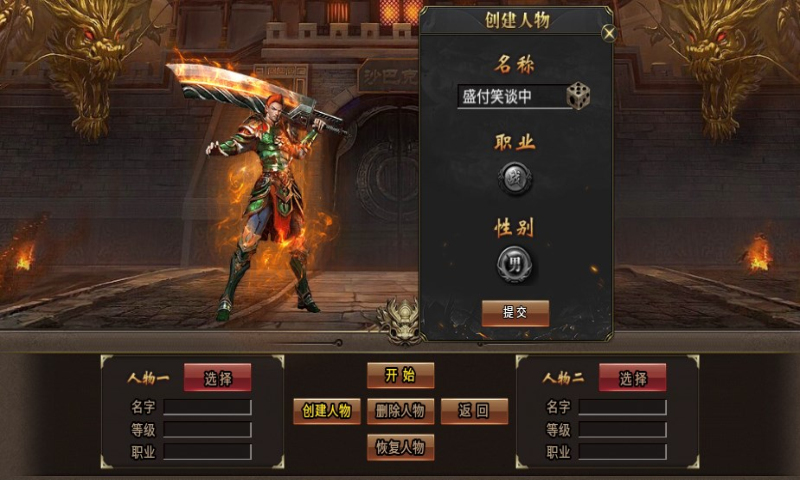
Task: Go back with the 返回 button
Action: click(x=474, y=411)
